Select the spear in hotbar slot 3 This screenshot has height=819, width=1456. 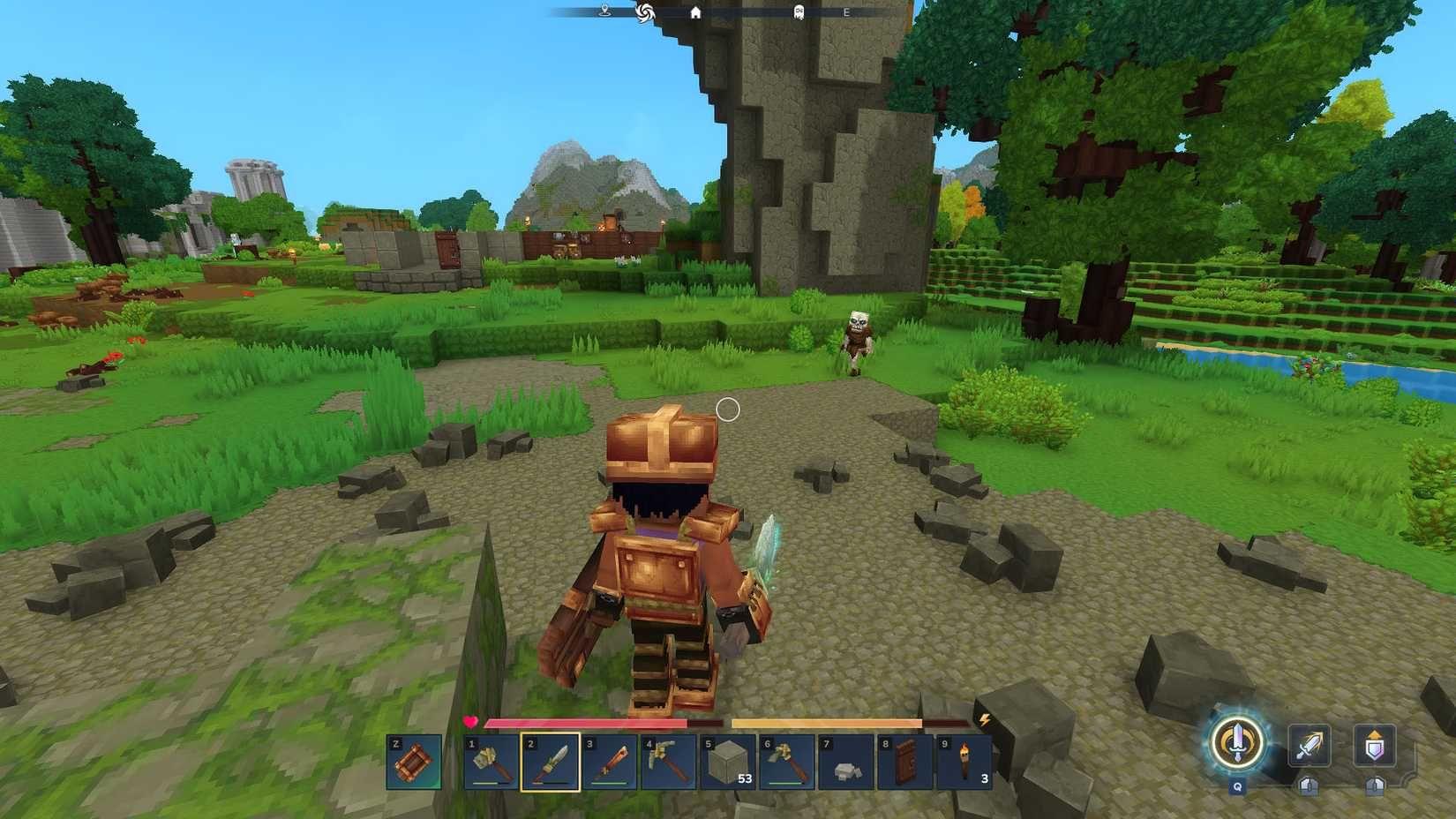[609, 763]
